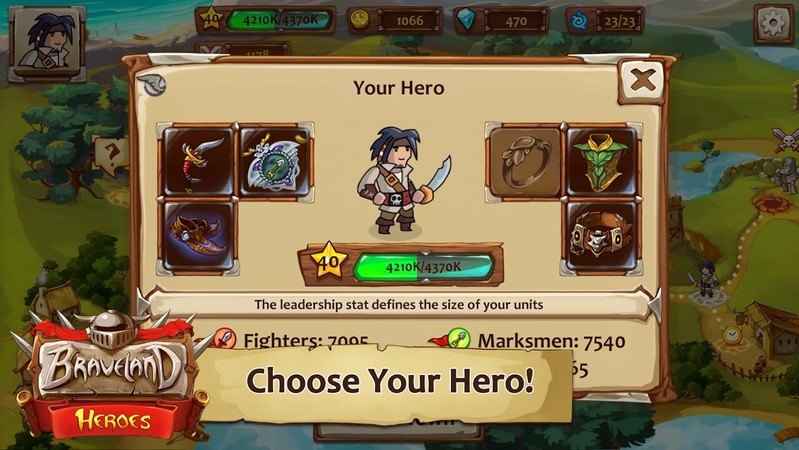
Task: Click the blue diamond gem icon
Action: click(x=466, y=18)
